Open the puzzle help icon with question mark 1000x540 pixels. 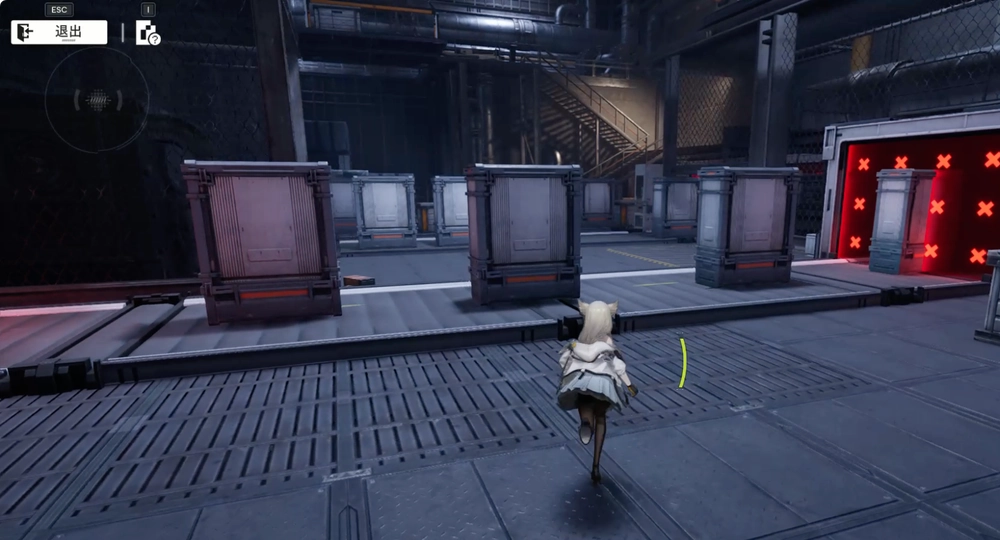148,33
